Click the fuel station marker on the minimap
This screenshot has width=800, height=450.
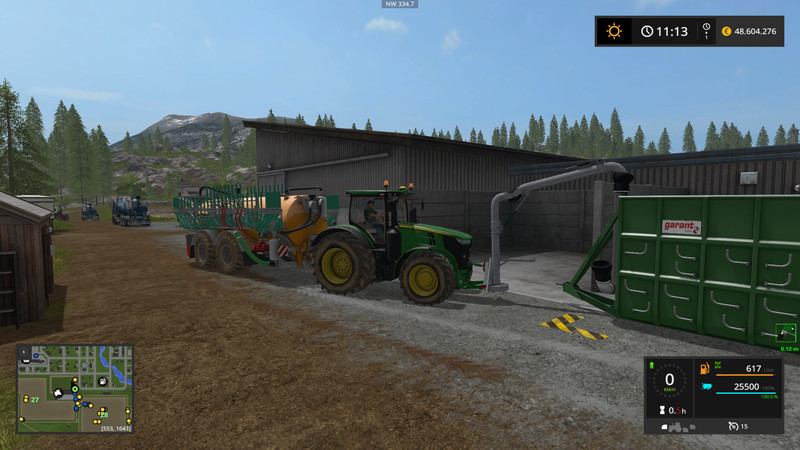tap(103, 381)
